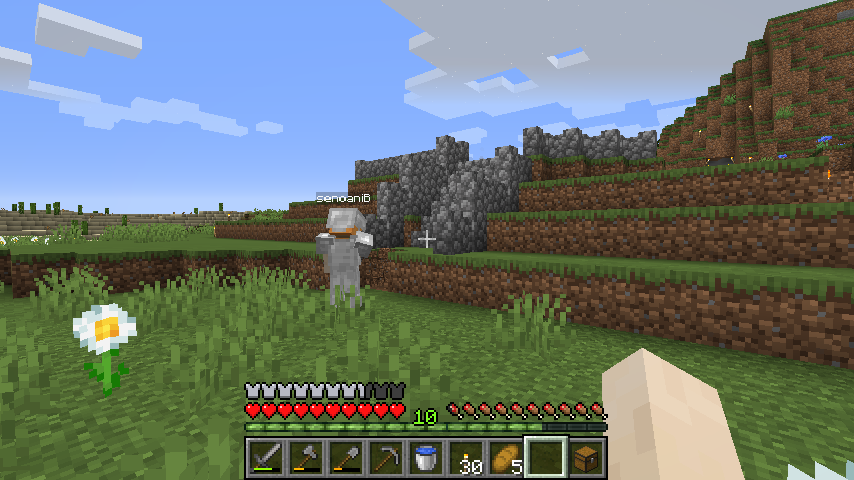Select the bread stack slot
Screen dimensions: 854x480
pos(506,458)
